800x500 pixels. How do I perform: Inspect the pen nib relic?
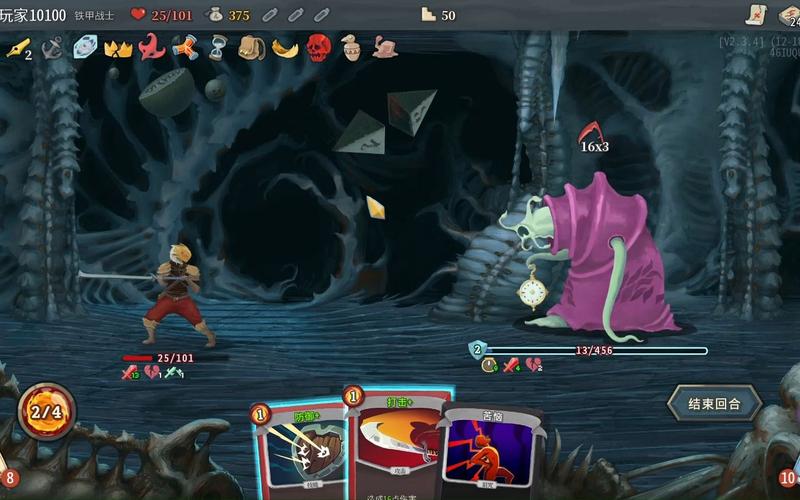(17, 47)
